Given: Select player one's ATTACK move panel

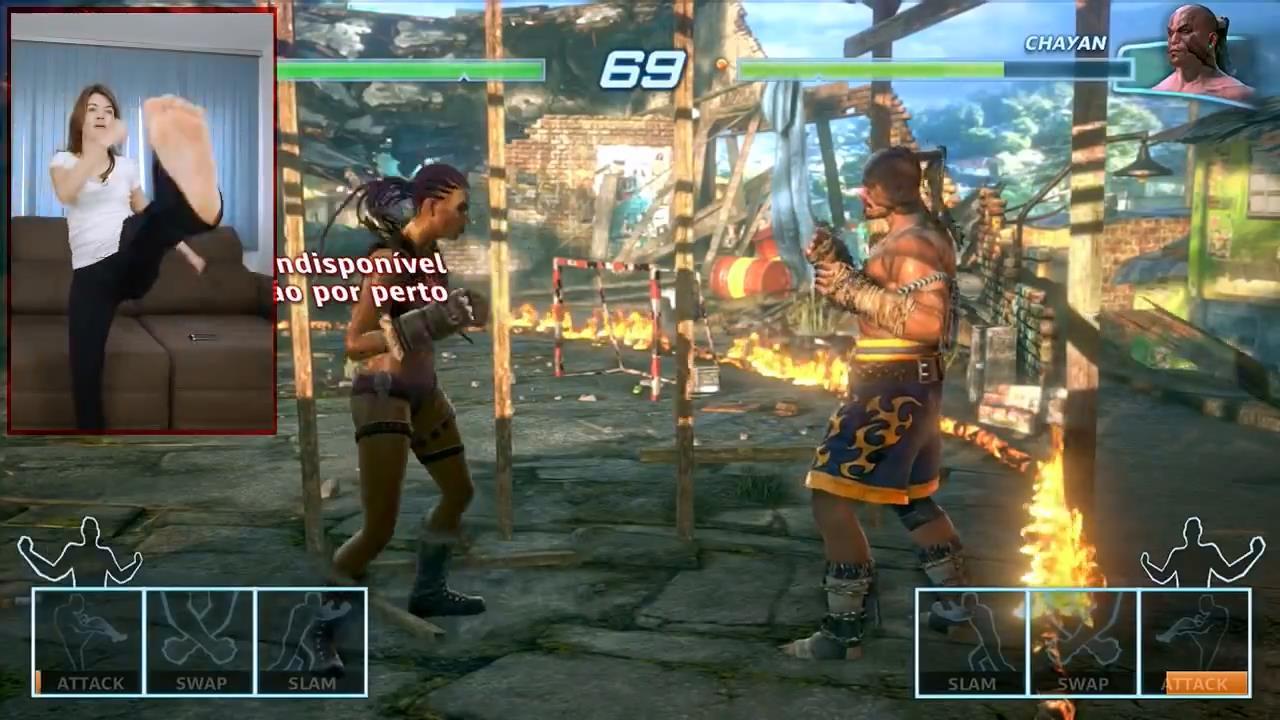Looking at the screenshot, I should pyautogui.click(x=89, y=642).
